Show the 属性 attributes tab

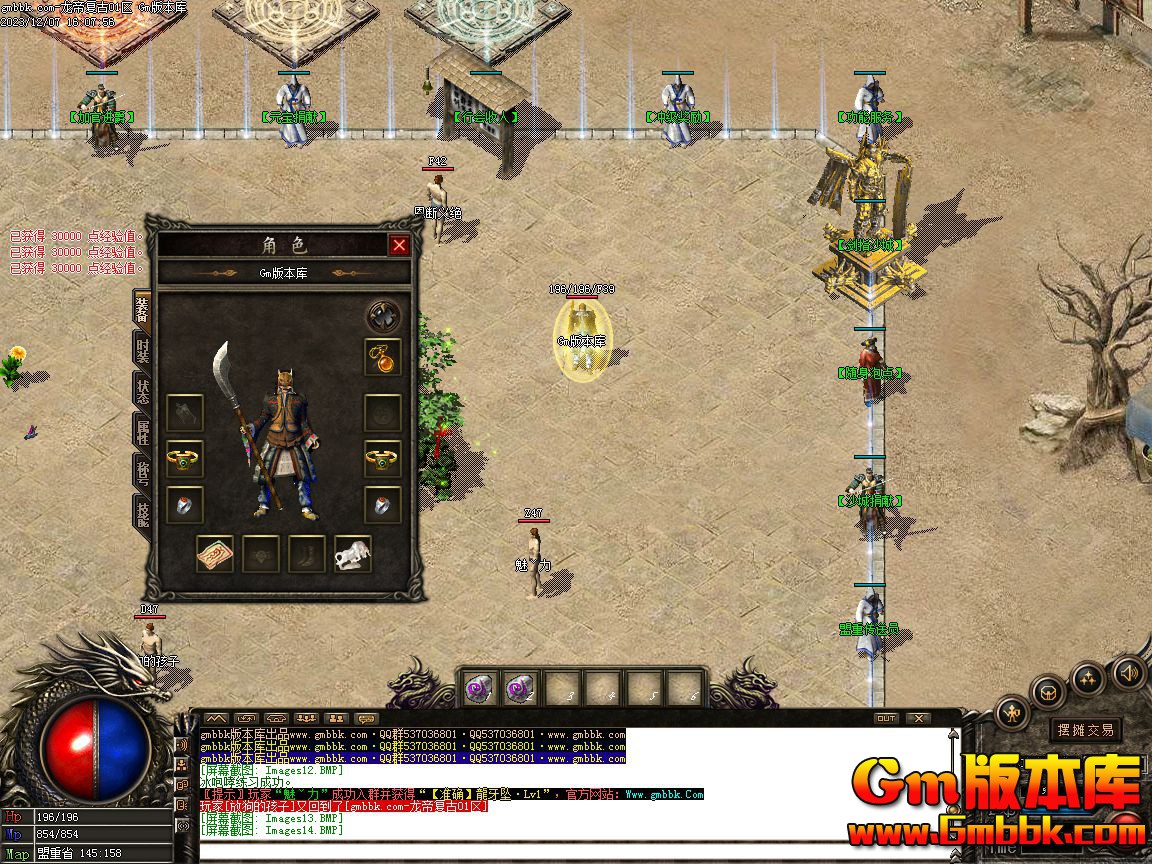point(143,432)
